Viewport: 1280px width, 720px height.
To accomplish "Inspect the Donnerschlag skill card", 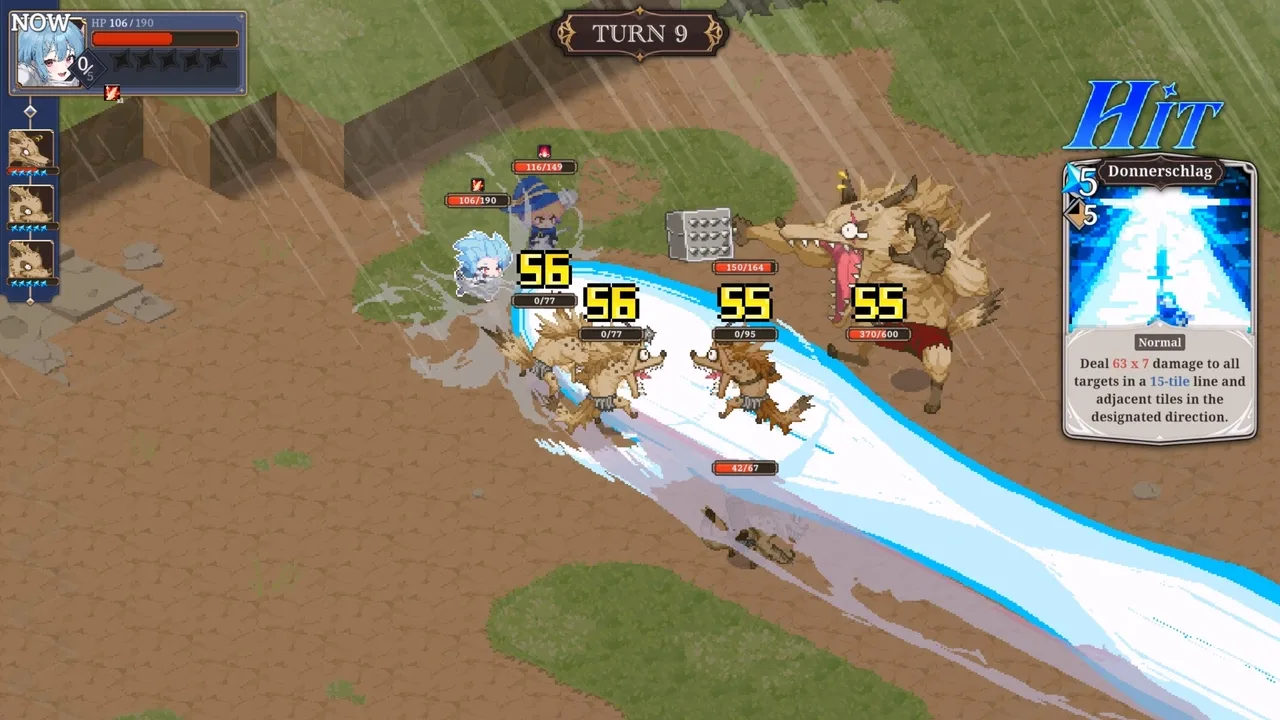I will (x=1159, y=300).
